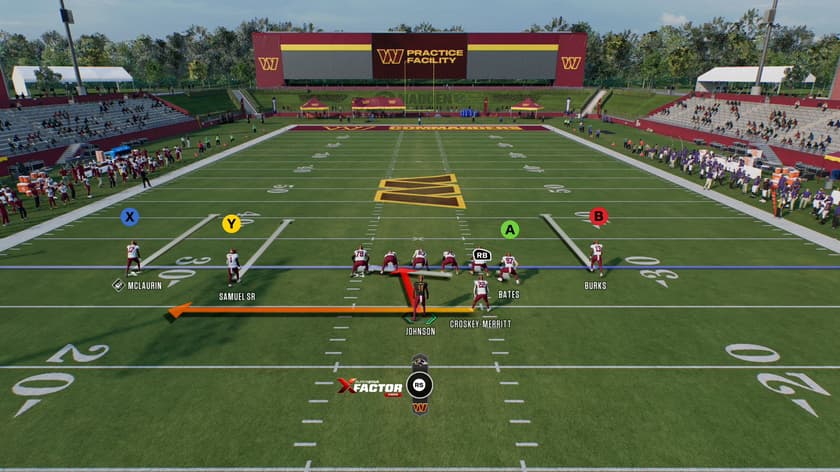This screenshot has width=840, height=472.
Task: Activate the X-Factor ability badge
Action: tap(369, 386)
